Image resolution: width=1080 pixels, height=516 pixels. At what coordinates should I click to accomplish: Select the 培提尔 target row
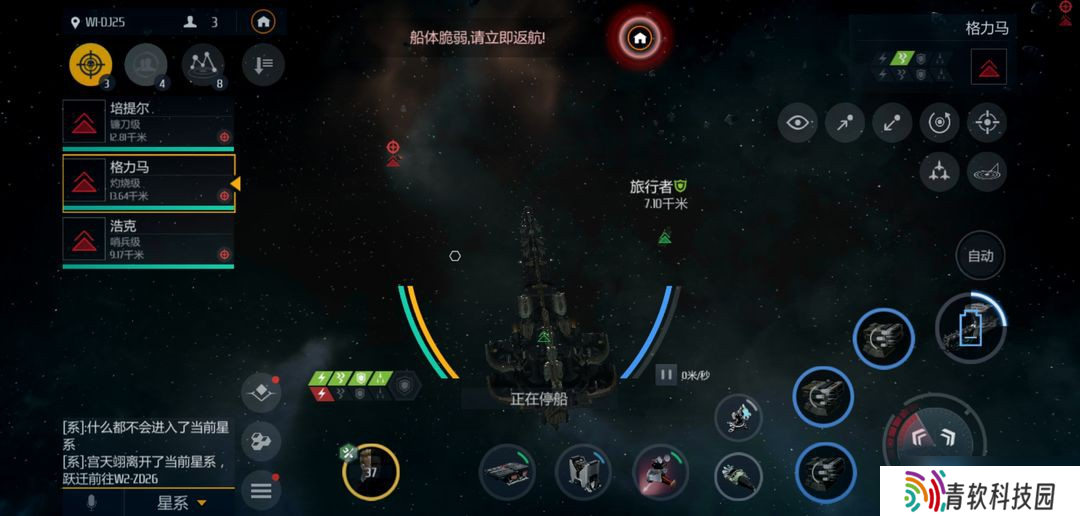coord(148,123)
